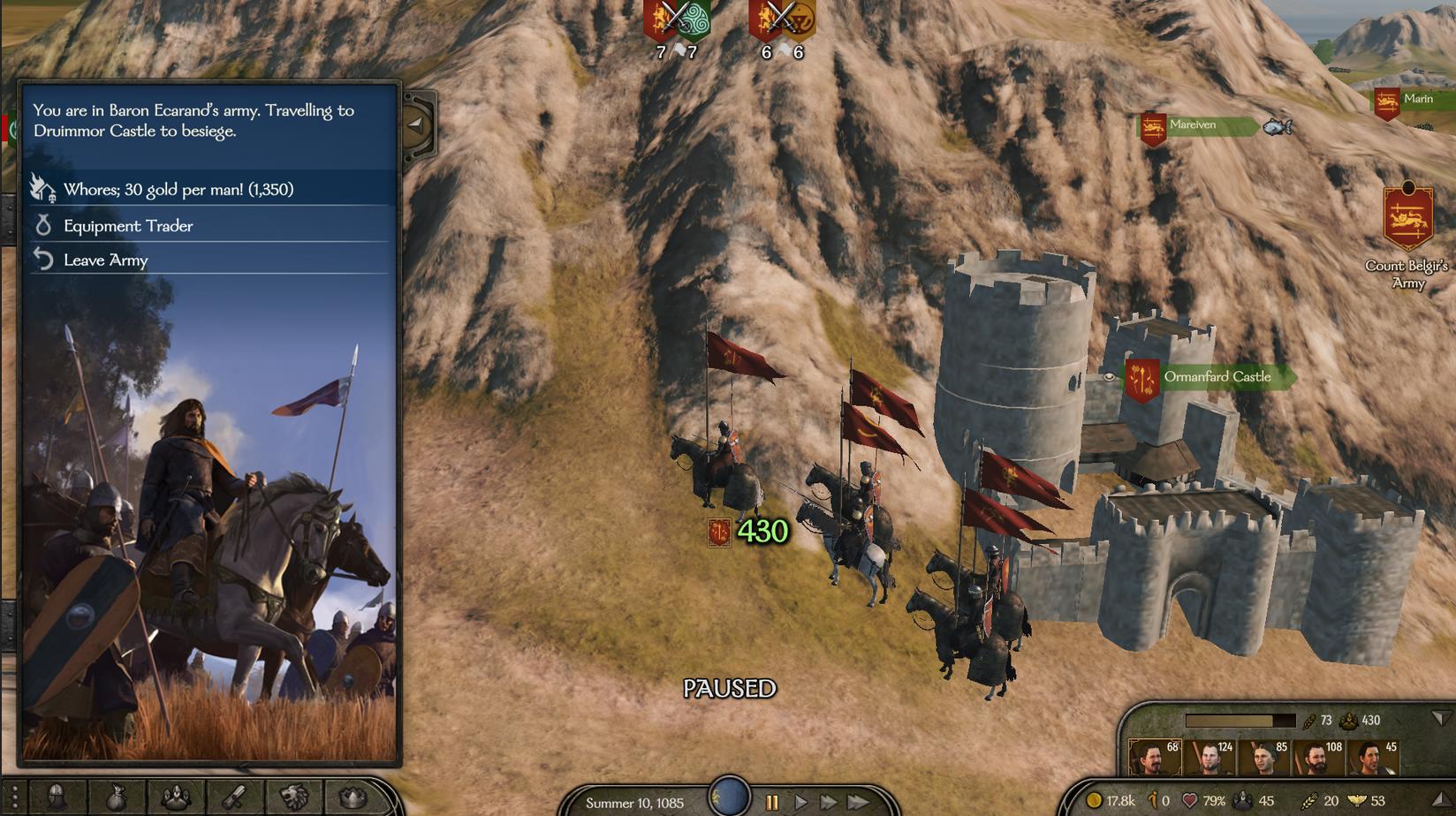Resume time at normal play speed
Image resolution: width=1456 pixels, height=816 pixels.
point(800,803)
